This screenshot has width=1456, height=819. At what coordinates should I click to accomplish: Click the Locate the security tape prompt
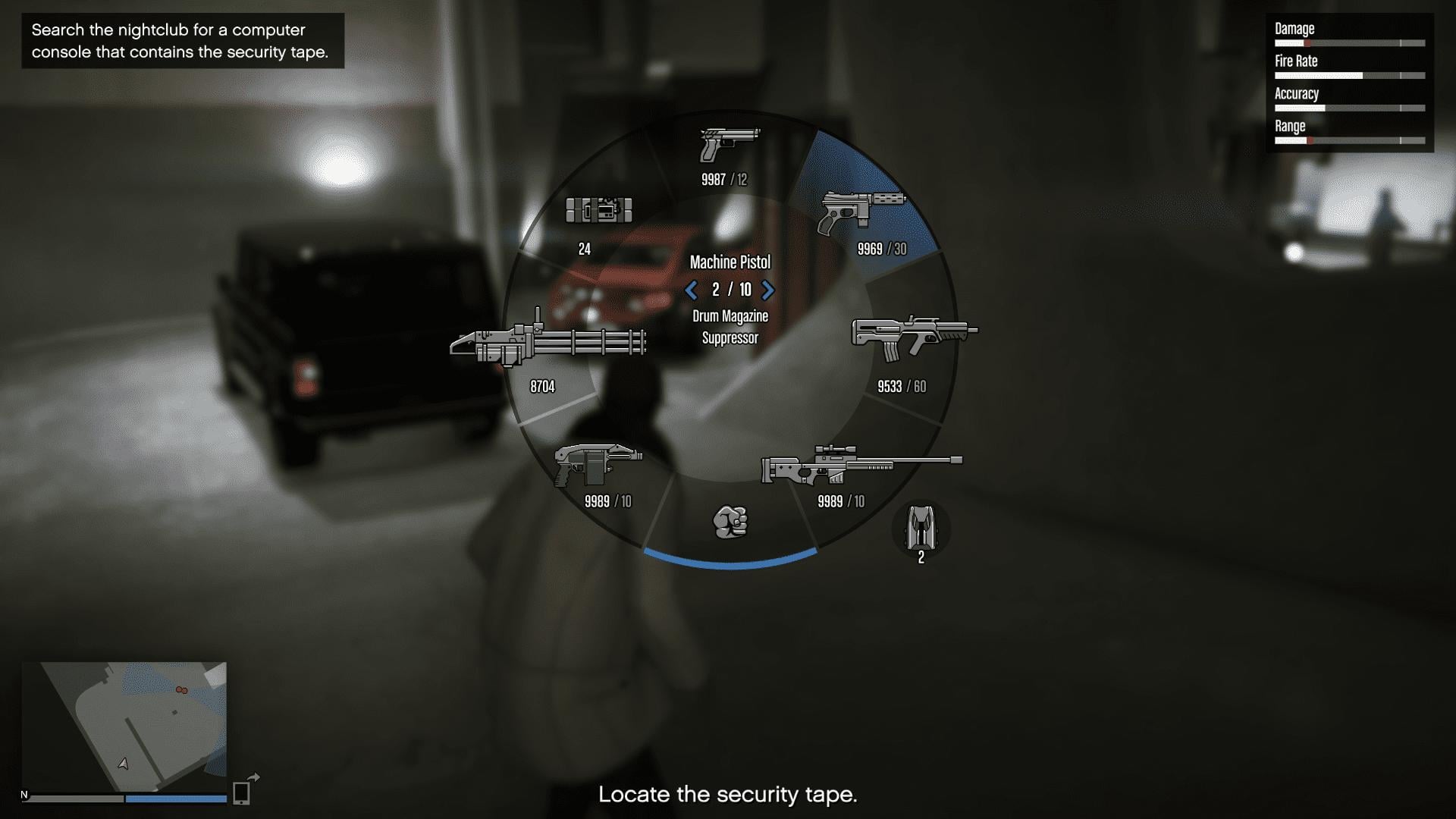728,796
